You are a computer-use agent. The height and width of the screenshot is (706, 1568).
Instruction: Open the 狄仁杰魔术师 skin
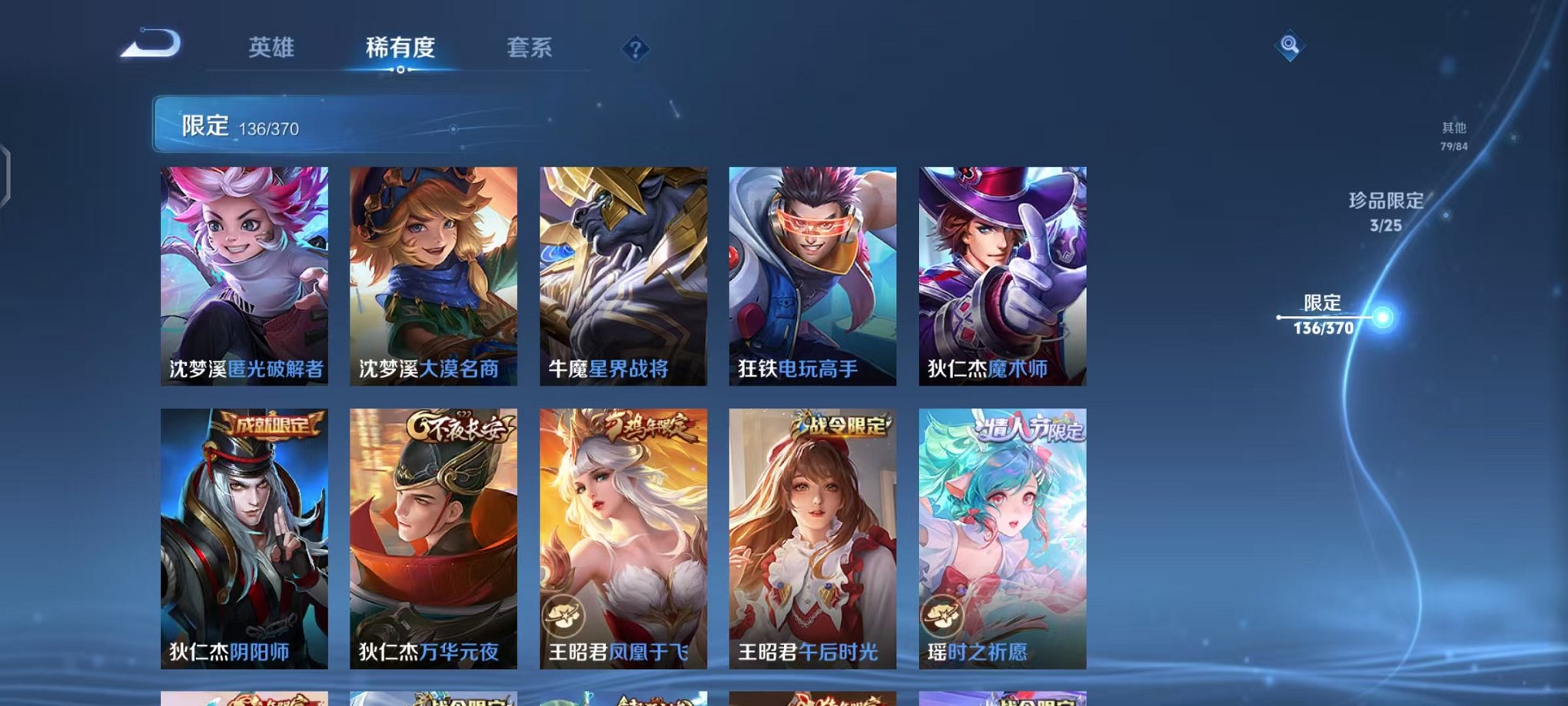[x=1001, y=277]
